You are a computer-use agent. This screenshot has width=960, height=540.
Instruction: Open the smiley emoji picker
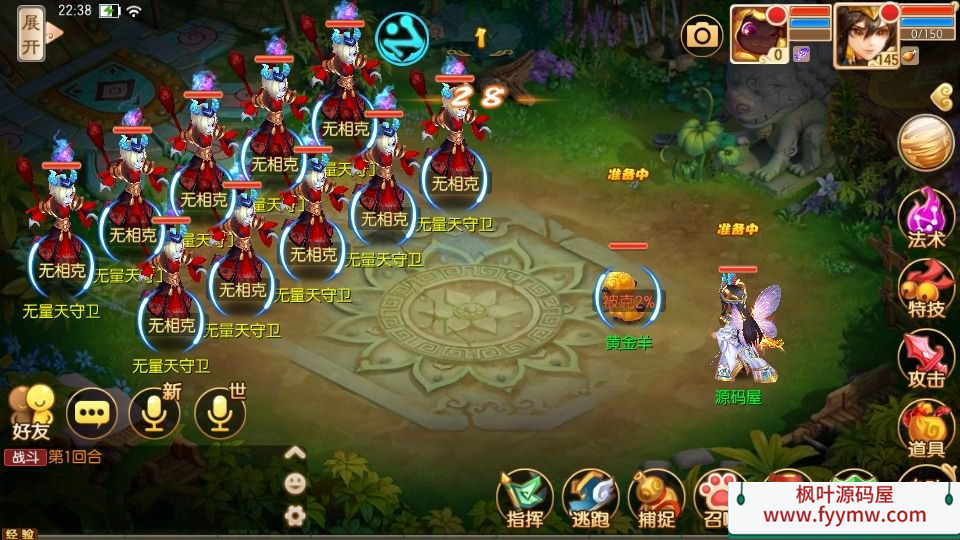[295, 483]
